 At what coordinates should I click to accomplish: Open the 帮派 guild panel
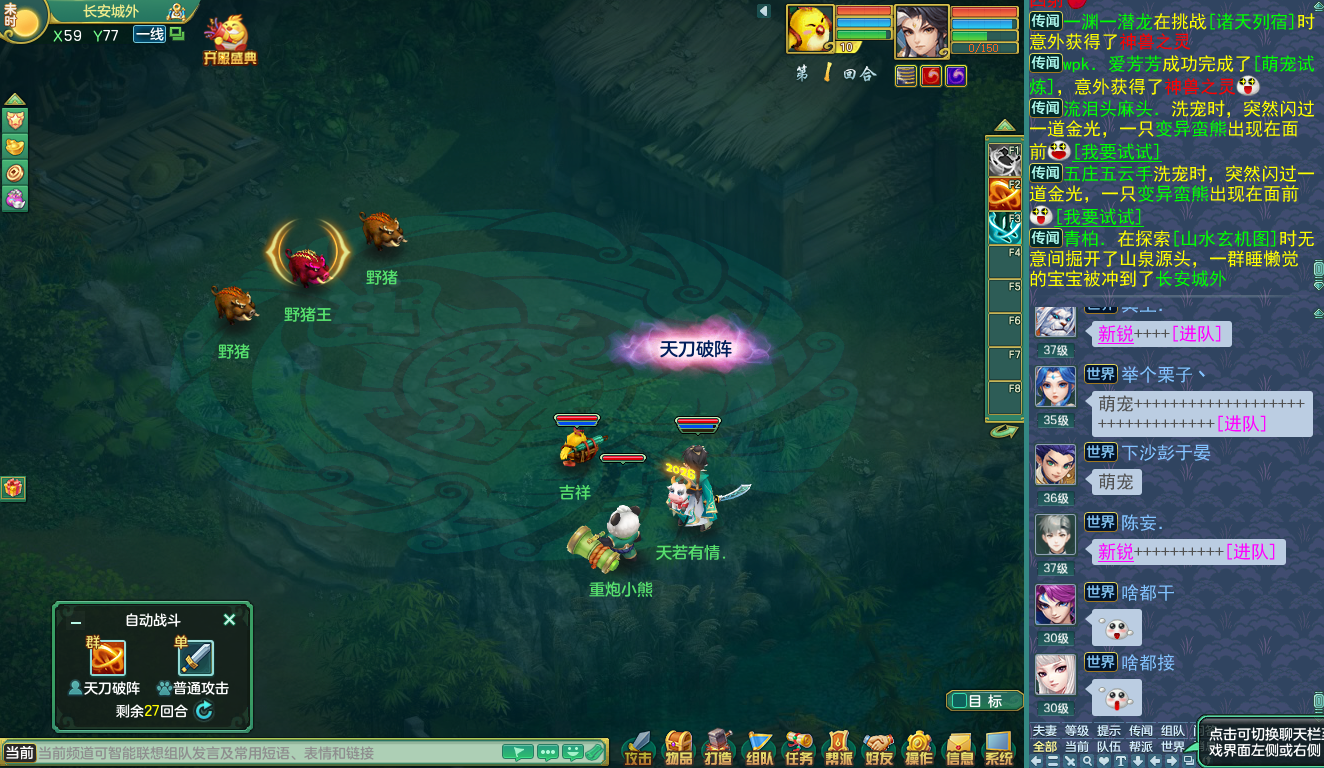point(839,748)
